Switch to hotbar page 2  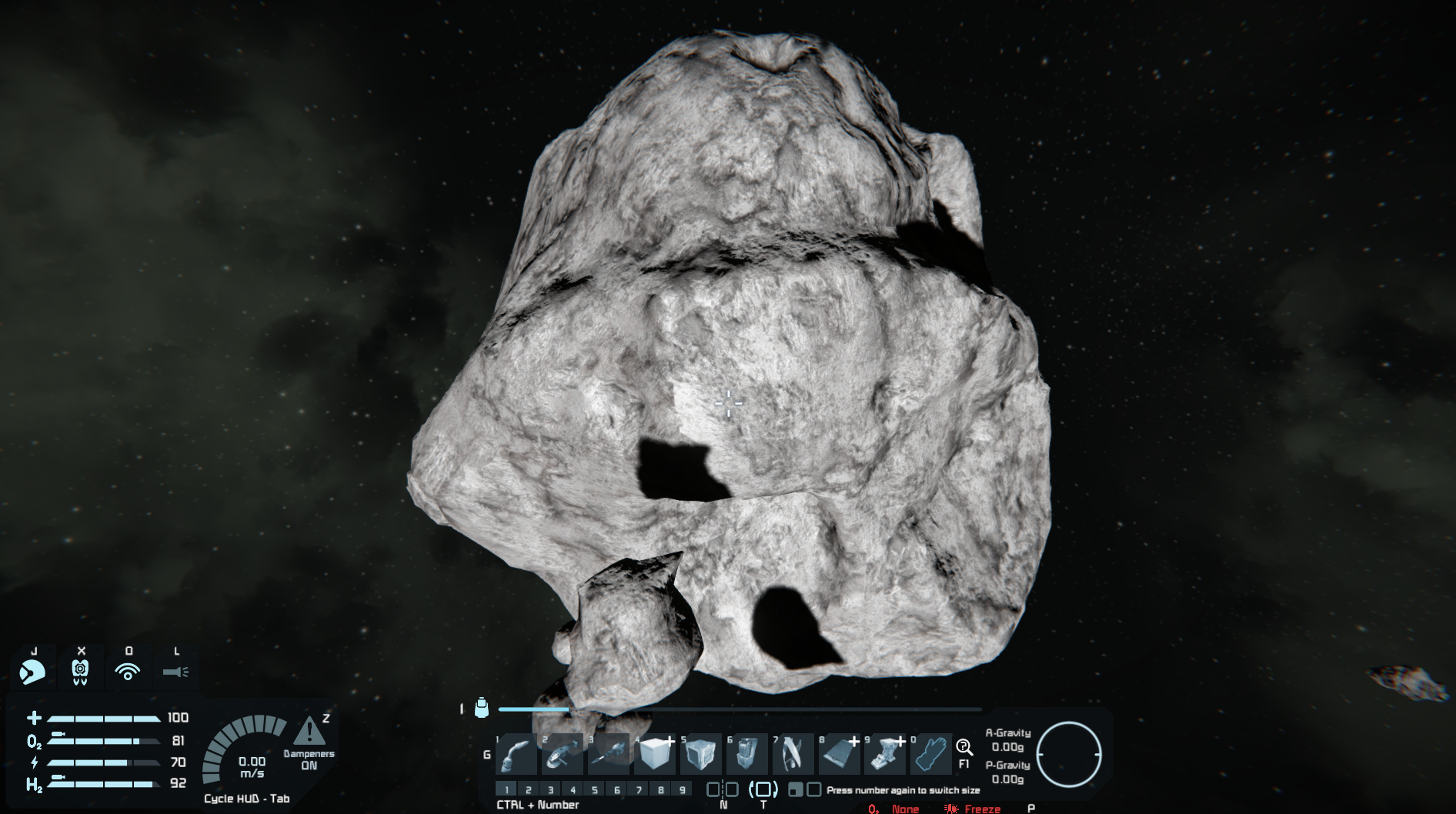point(529,789)
